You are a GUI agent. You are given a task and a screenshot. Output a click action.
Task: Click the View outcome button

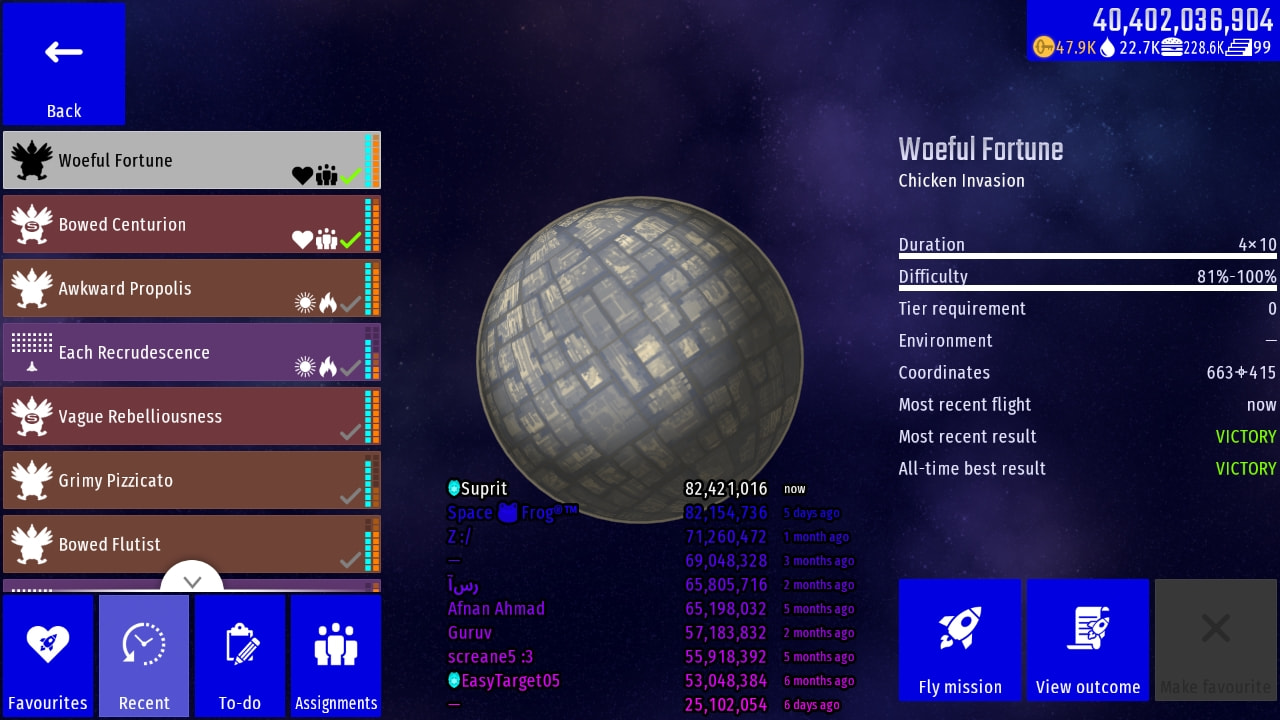(1088, 640)
